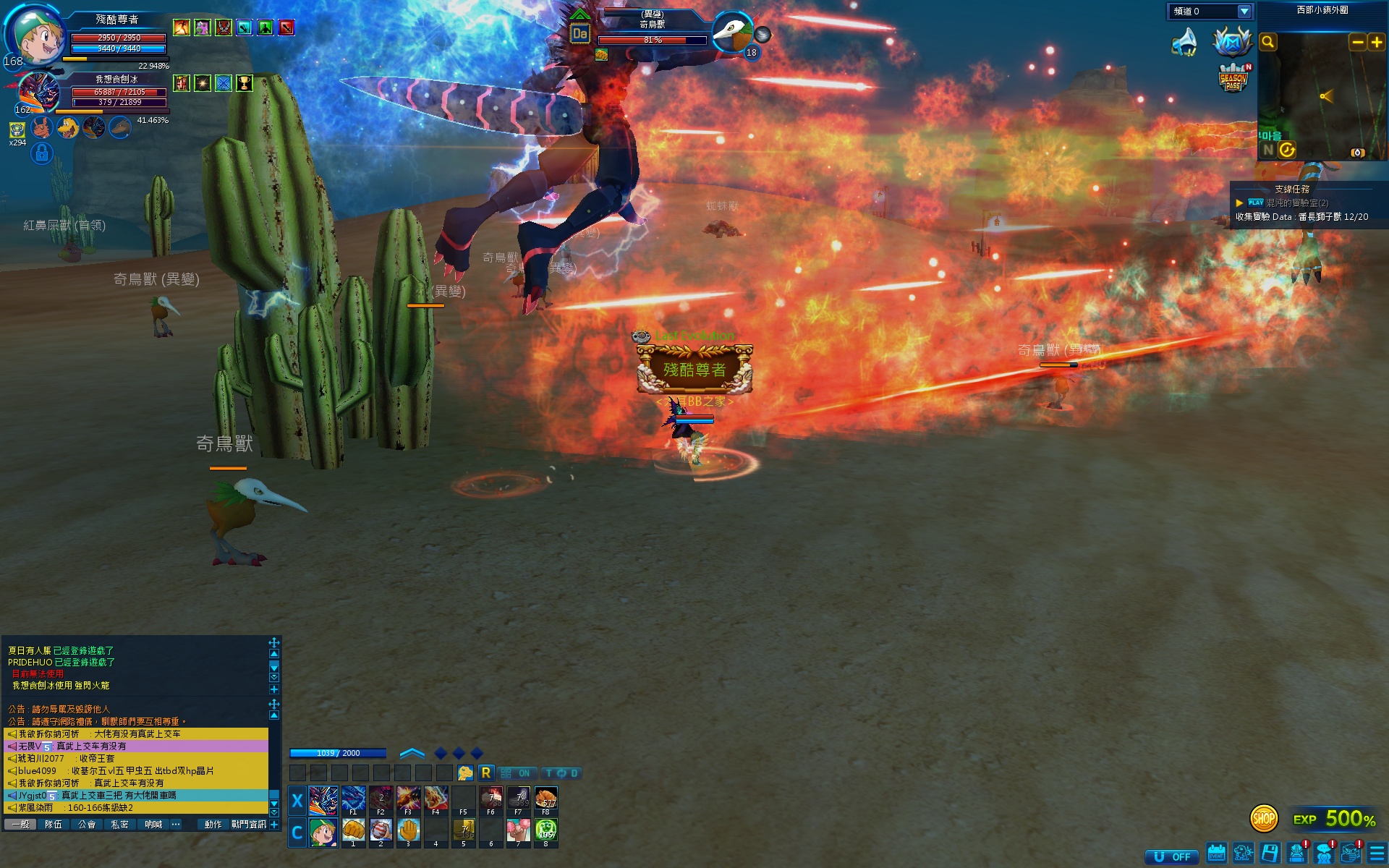
Task: Open the EVENT calendar icon
Action: click(1216, 854)
